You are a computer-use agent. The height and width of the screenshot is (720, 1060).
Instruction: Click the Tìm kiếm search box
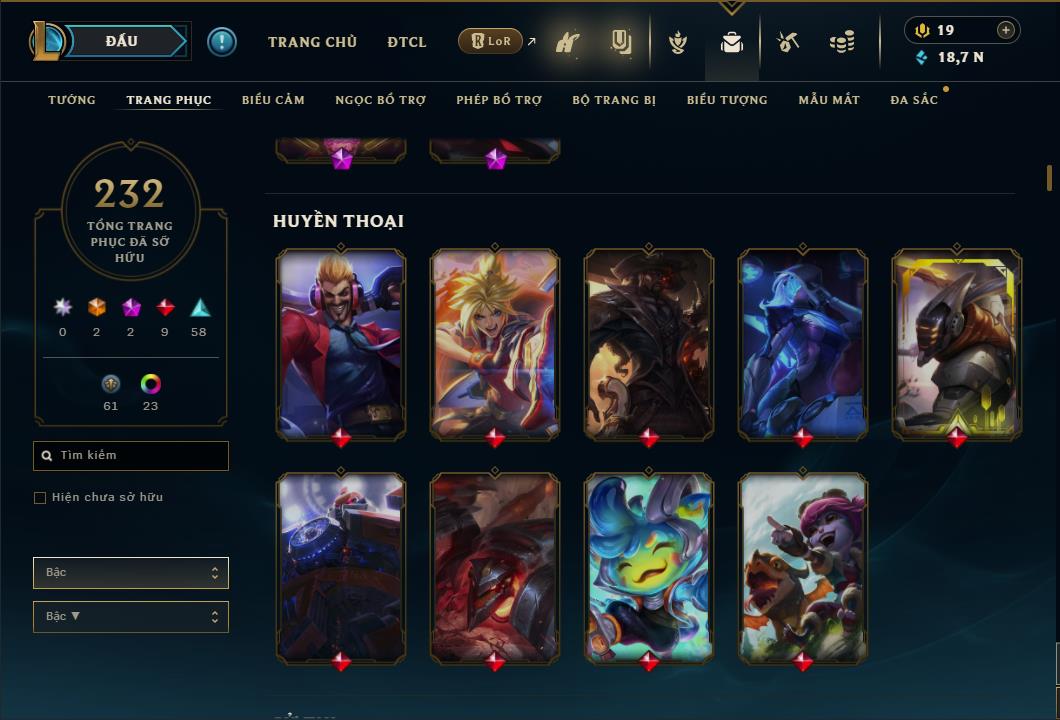coord(131,456)
